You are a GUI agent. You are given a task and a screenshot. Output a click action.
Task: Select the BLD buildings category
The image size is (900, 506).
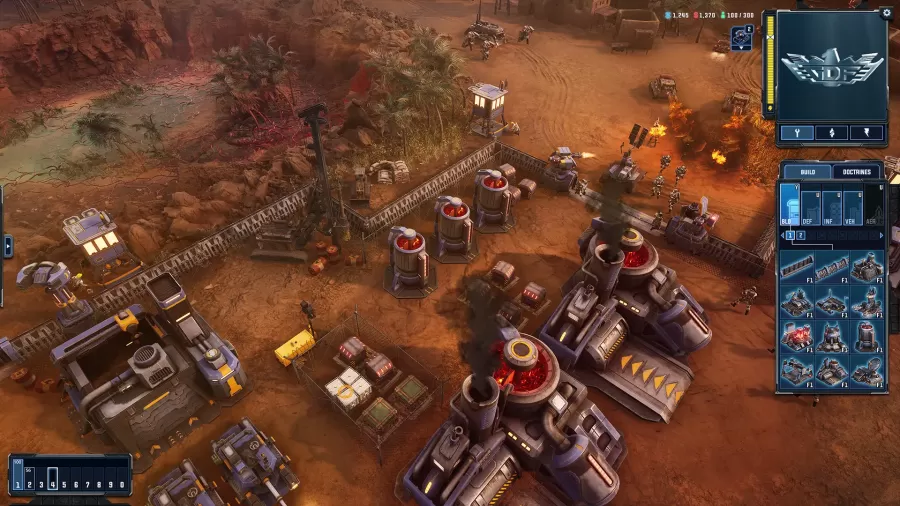(790, 208)
